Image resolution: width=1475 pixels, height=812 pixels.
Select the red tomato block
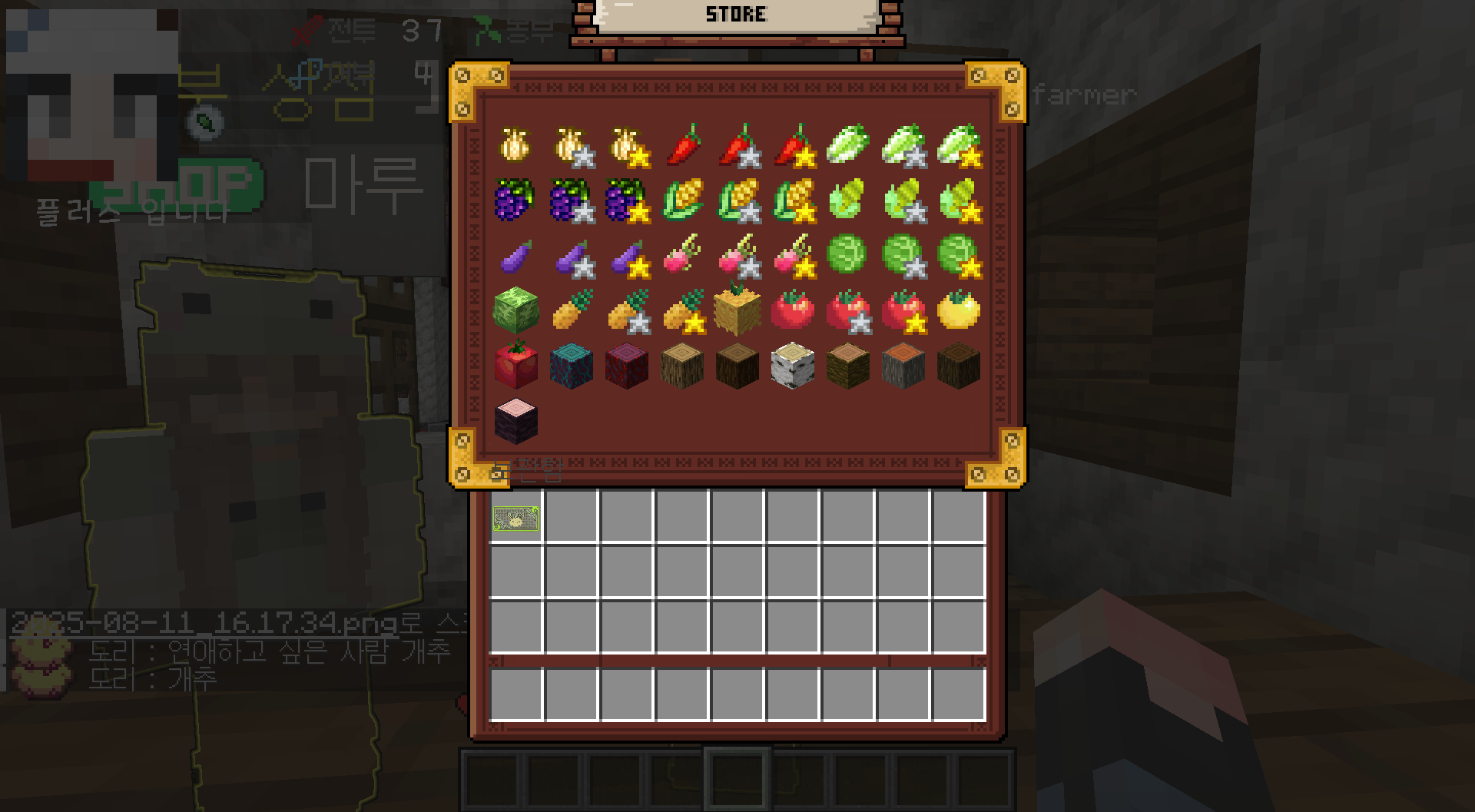point(515,366)
